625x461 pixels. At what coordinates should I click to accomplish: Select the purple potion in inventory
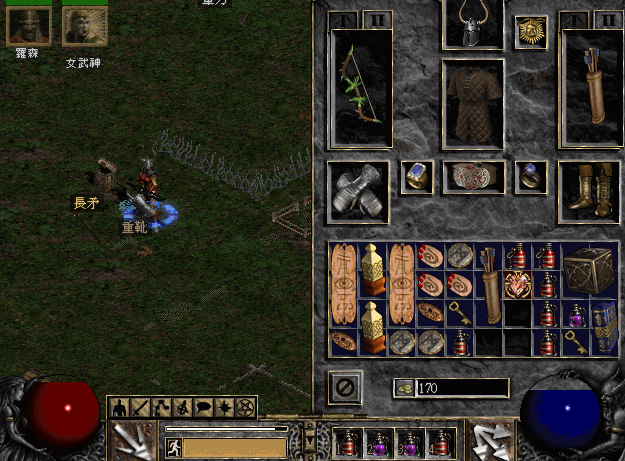point(577,314)
